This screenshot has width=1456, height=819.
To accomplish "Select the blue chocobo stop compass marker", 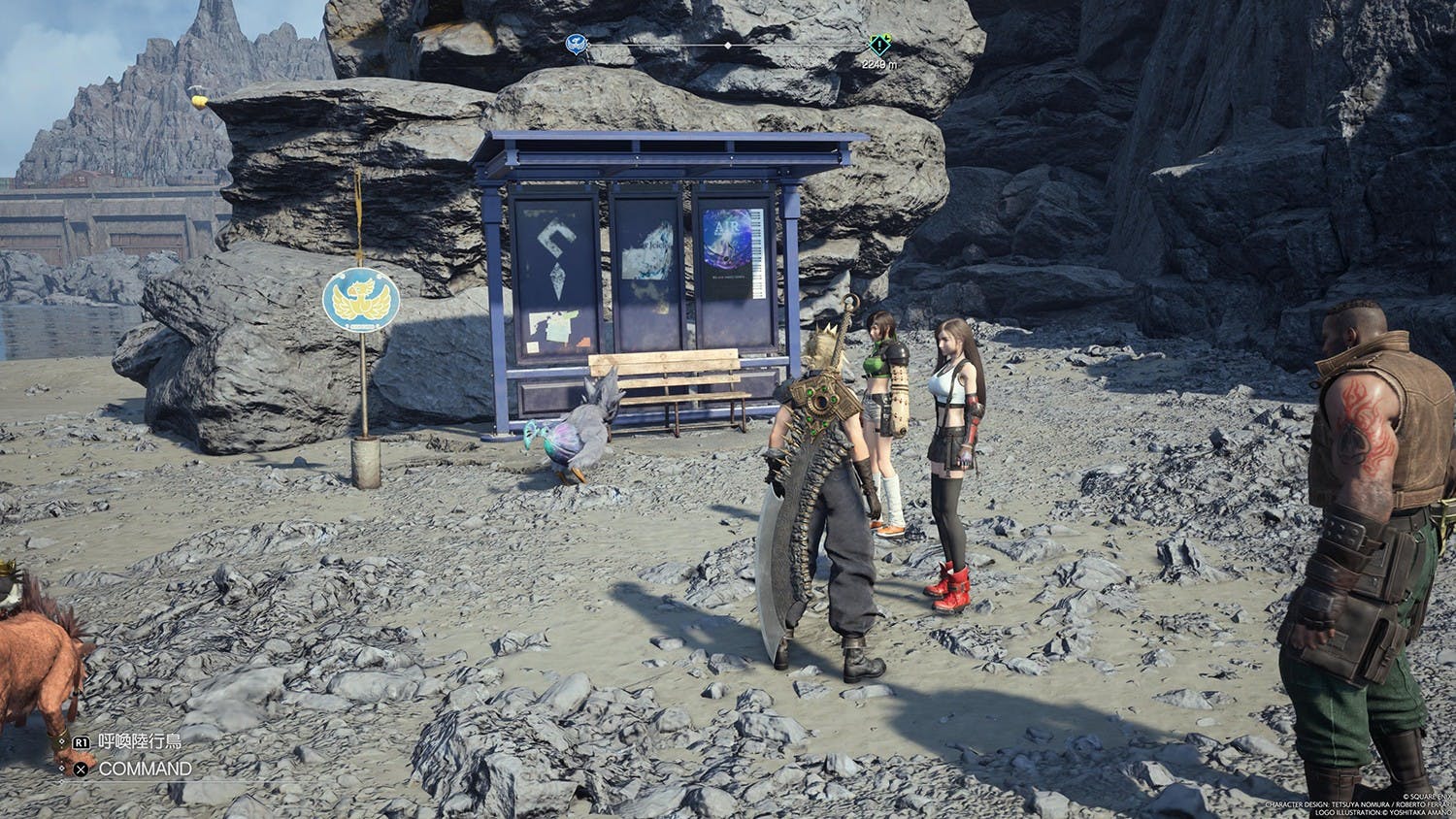I will 577,44.
